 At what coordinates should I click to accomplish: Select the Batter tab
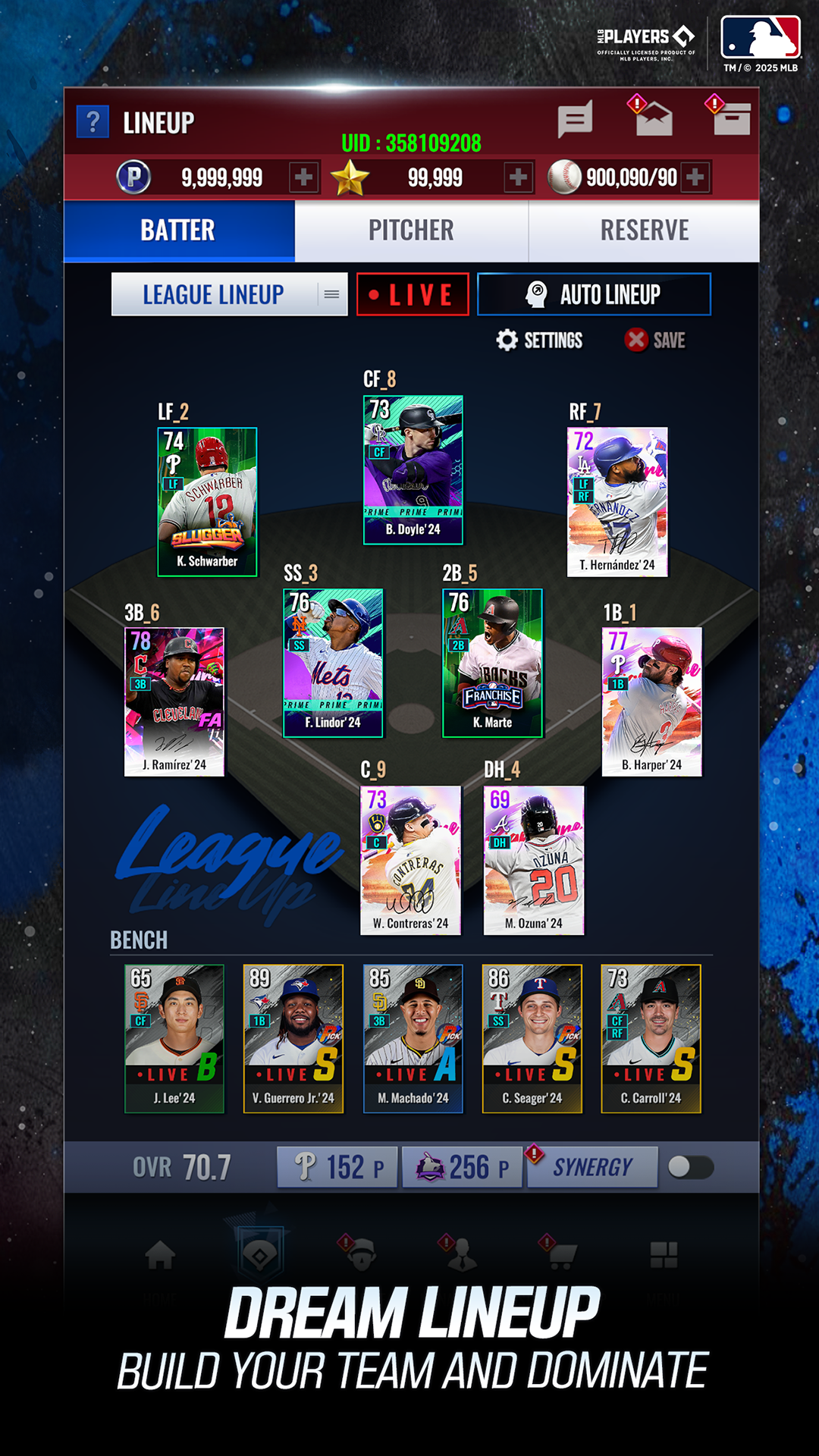(179, 231)
